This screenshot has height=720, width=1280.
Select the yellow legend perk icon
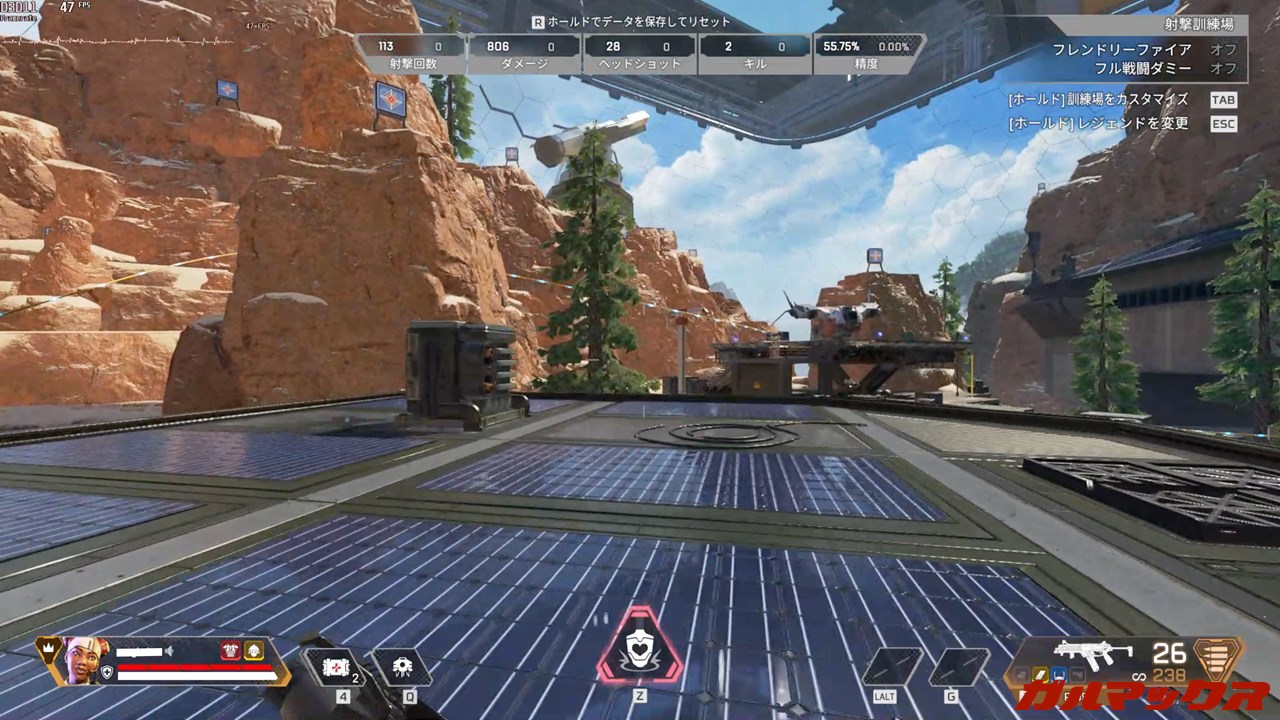point(254,650)
